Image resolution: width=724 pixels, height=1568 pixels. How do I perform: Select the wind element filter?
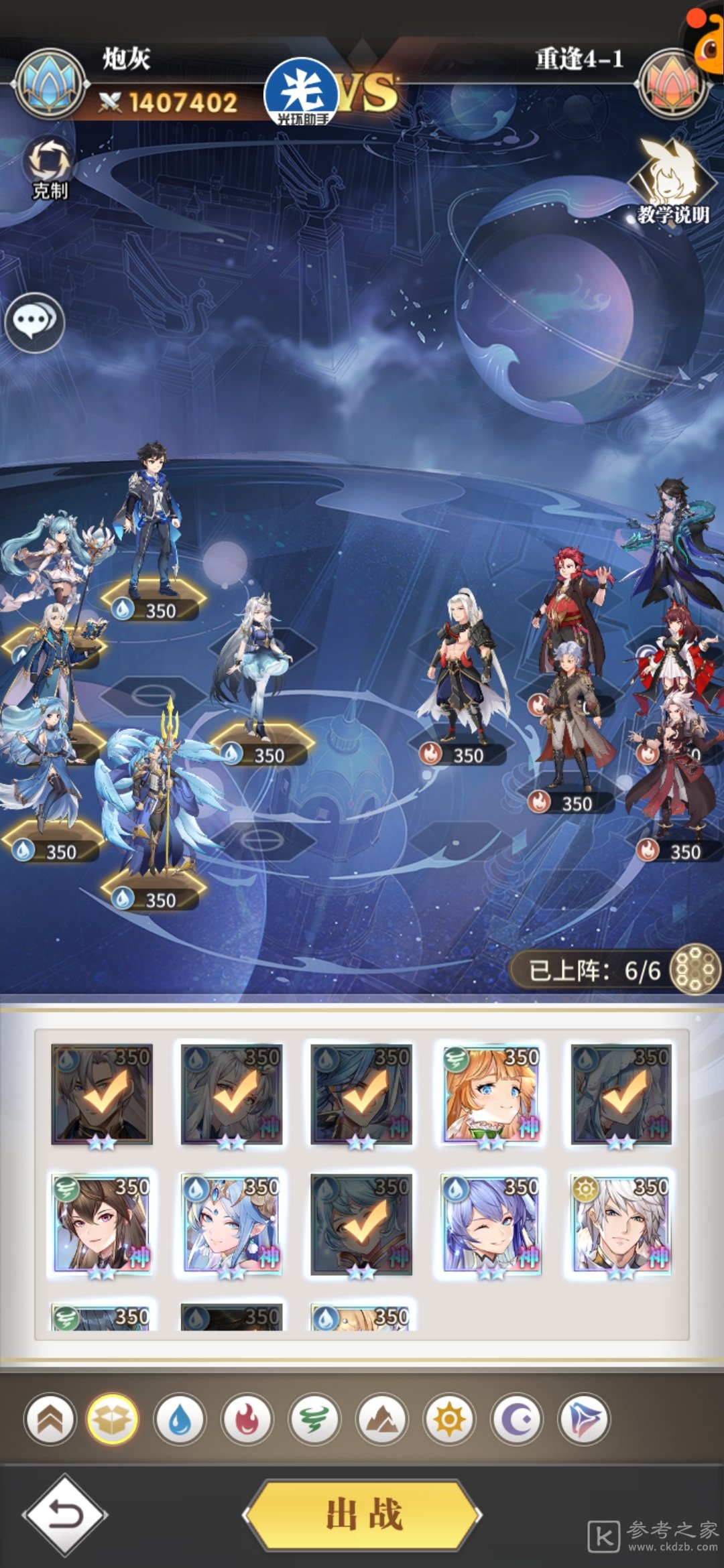314,1419
